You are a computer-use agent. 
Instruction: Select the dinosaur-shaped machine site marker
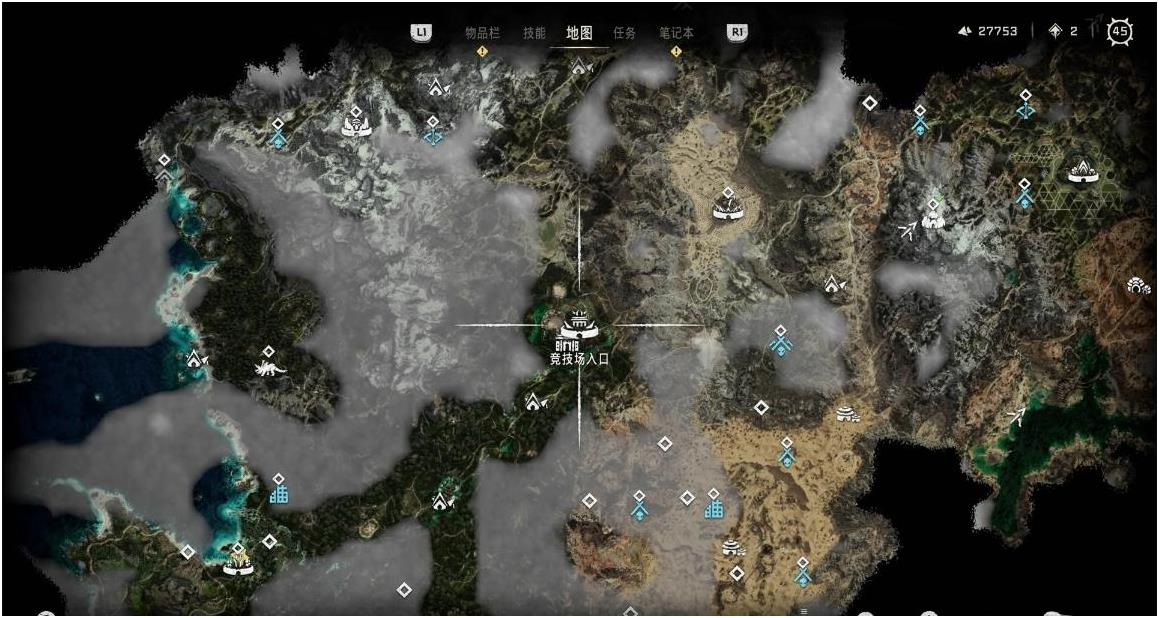(x=269, y=369)
